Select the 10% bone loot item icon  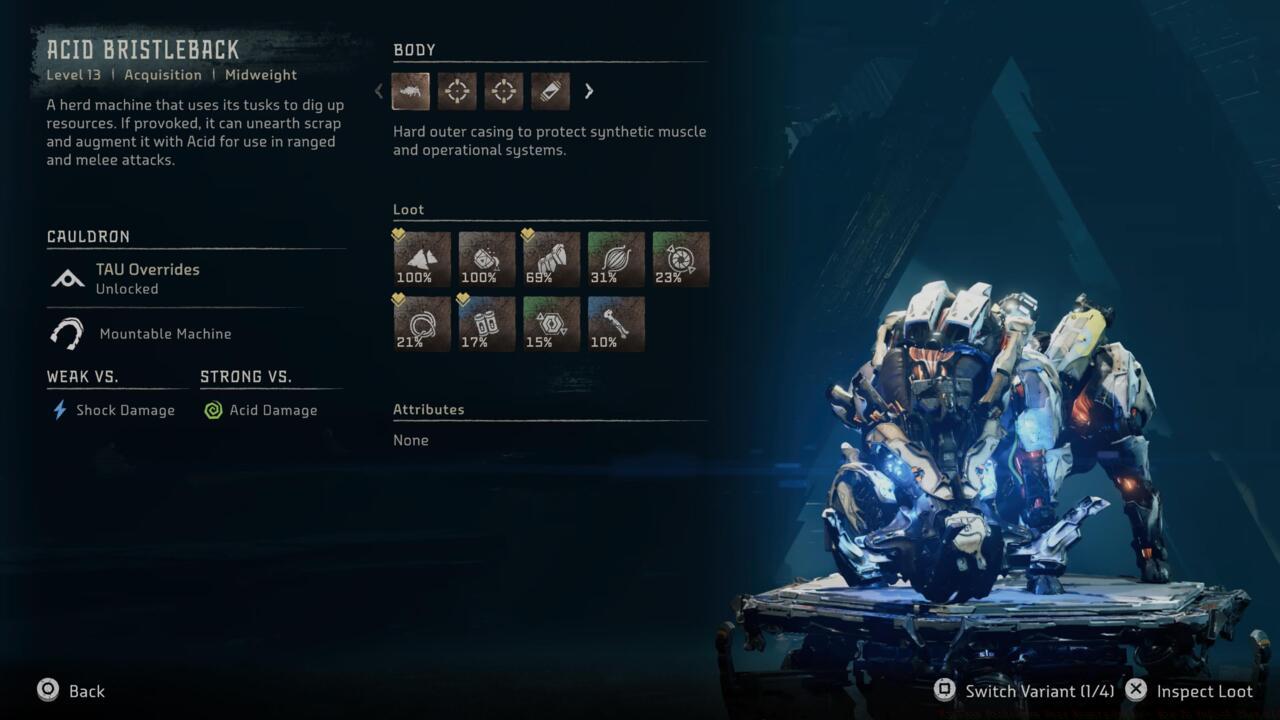tap(615, 323)
